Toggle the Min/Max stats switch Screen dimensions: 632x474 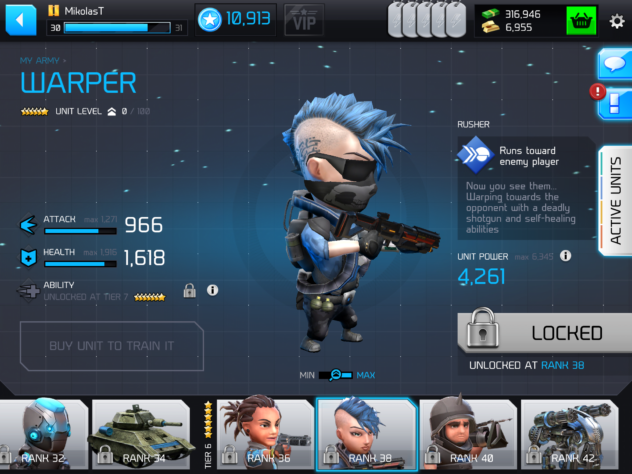pos(338,375)
